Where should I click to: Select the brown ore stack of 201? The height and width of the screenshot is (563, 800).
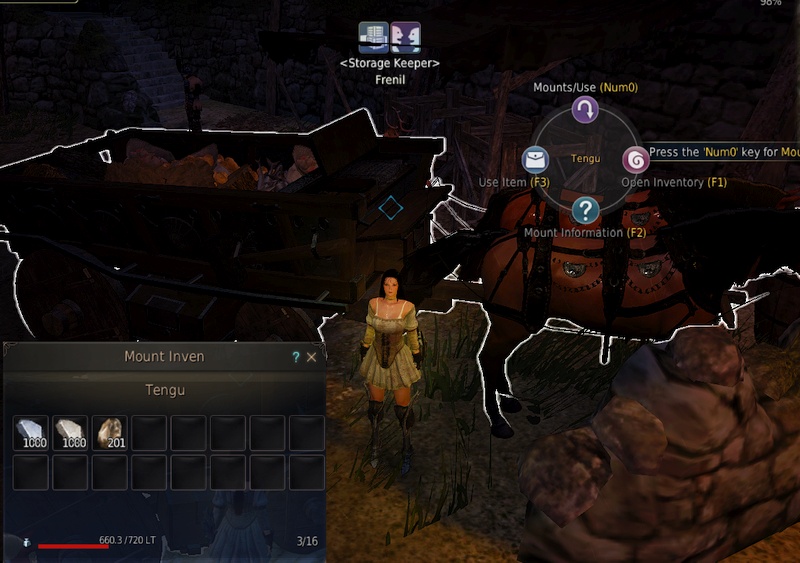[109, 433]
